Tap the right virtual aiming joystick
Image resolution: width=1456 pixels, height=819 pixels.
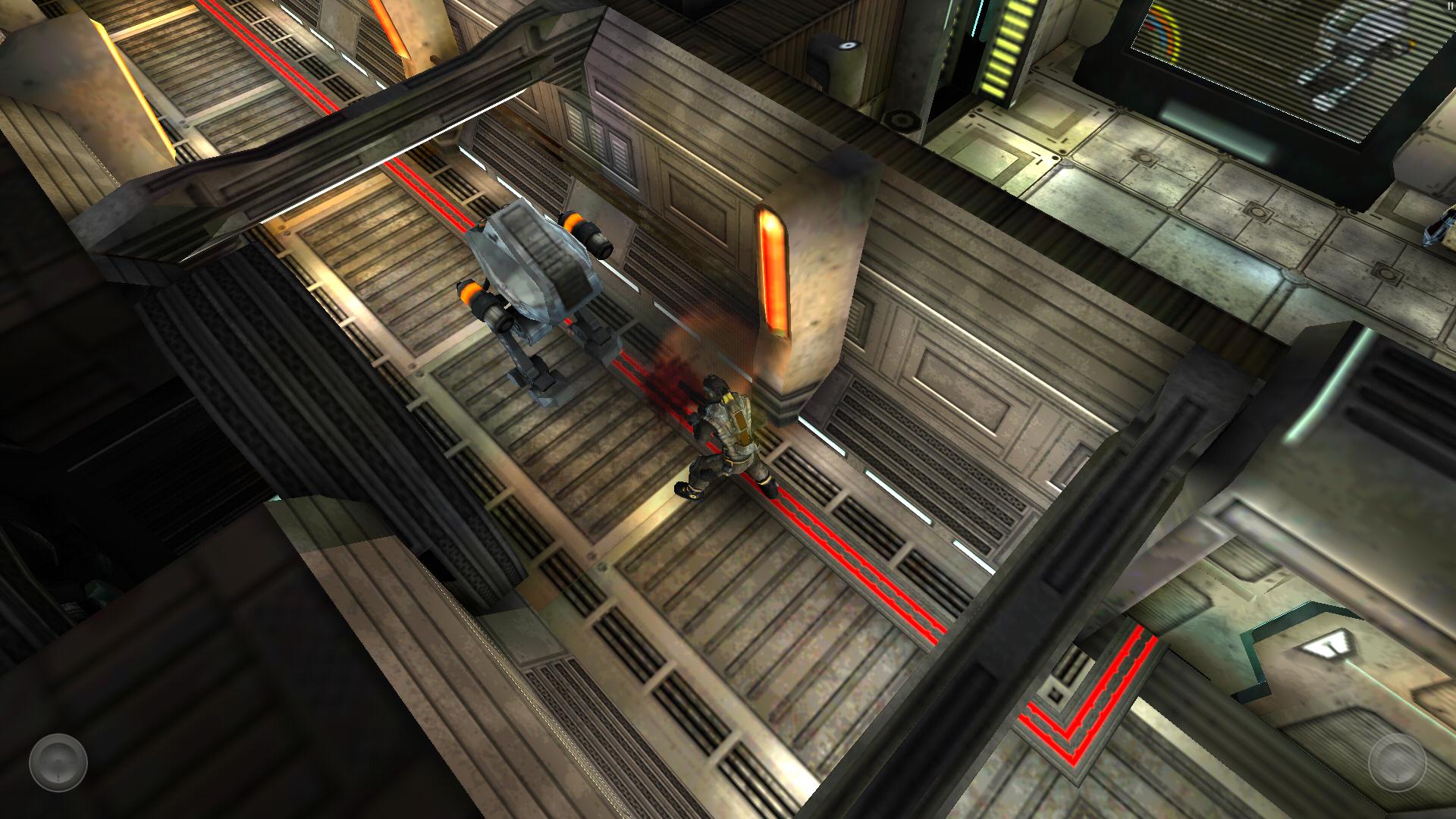(x=1397, y=761)
